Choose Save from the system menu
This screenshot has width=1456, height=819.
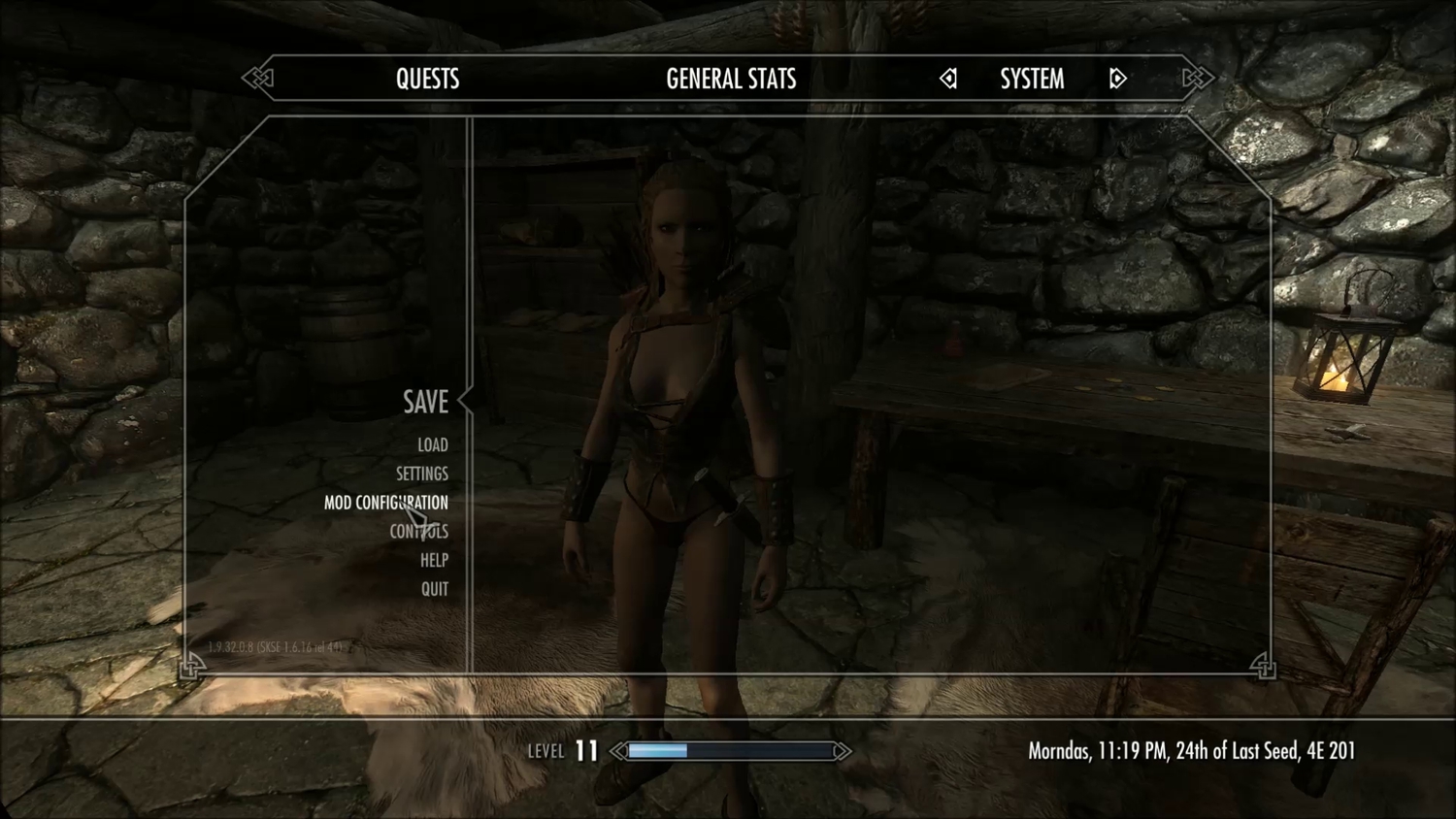[x=425, y=402]
